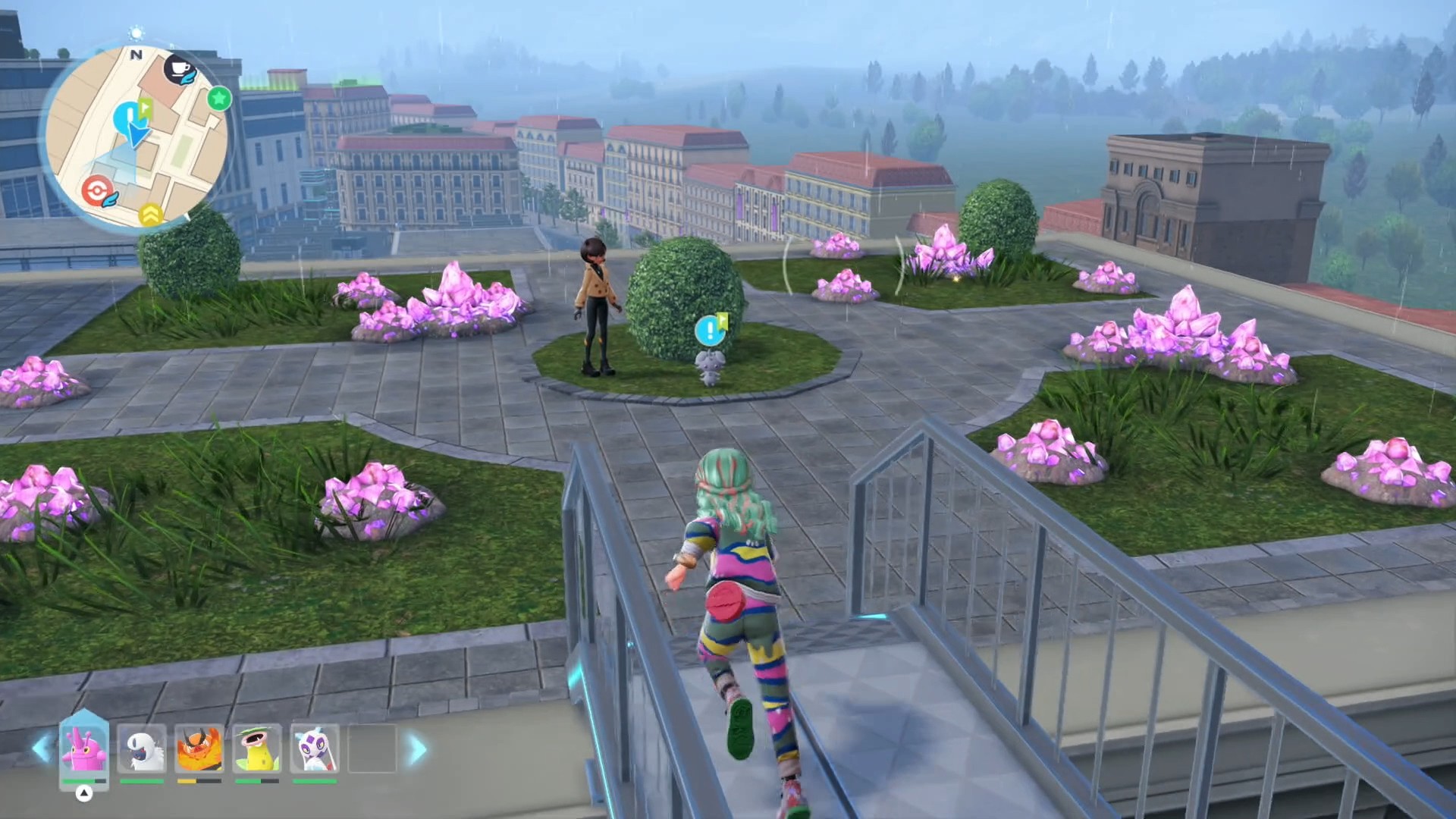The height and width of the screenshot is (819, 1456).
Task: Select the Pokémon Center minimap icon
Action: (x=97, y=190)
